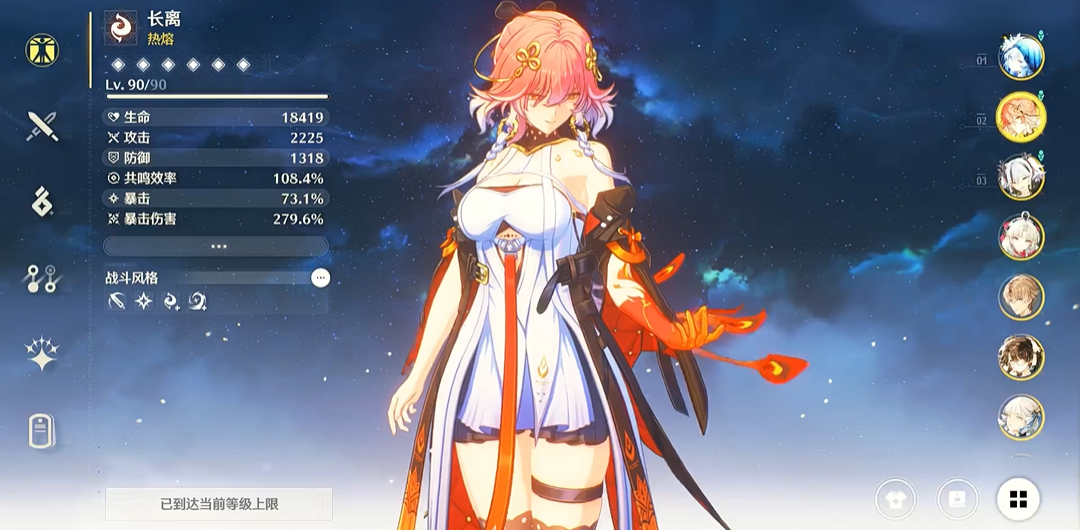This screenshot has height=530, width=1080.
Task: Select the yellow character overview tab
Action: coord(42,49)
